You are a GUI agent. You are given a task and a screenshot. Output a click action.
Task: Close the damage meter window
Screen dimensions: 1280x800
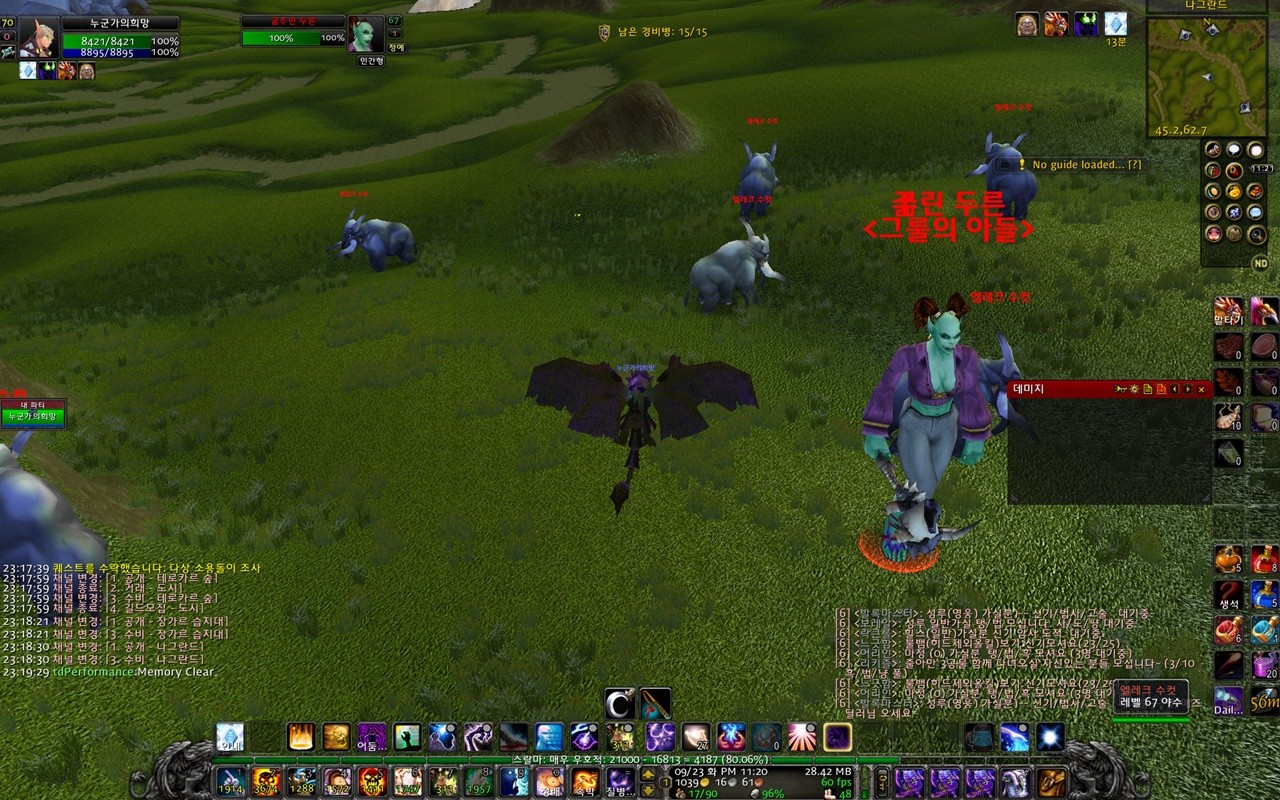1201,389
